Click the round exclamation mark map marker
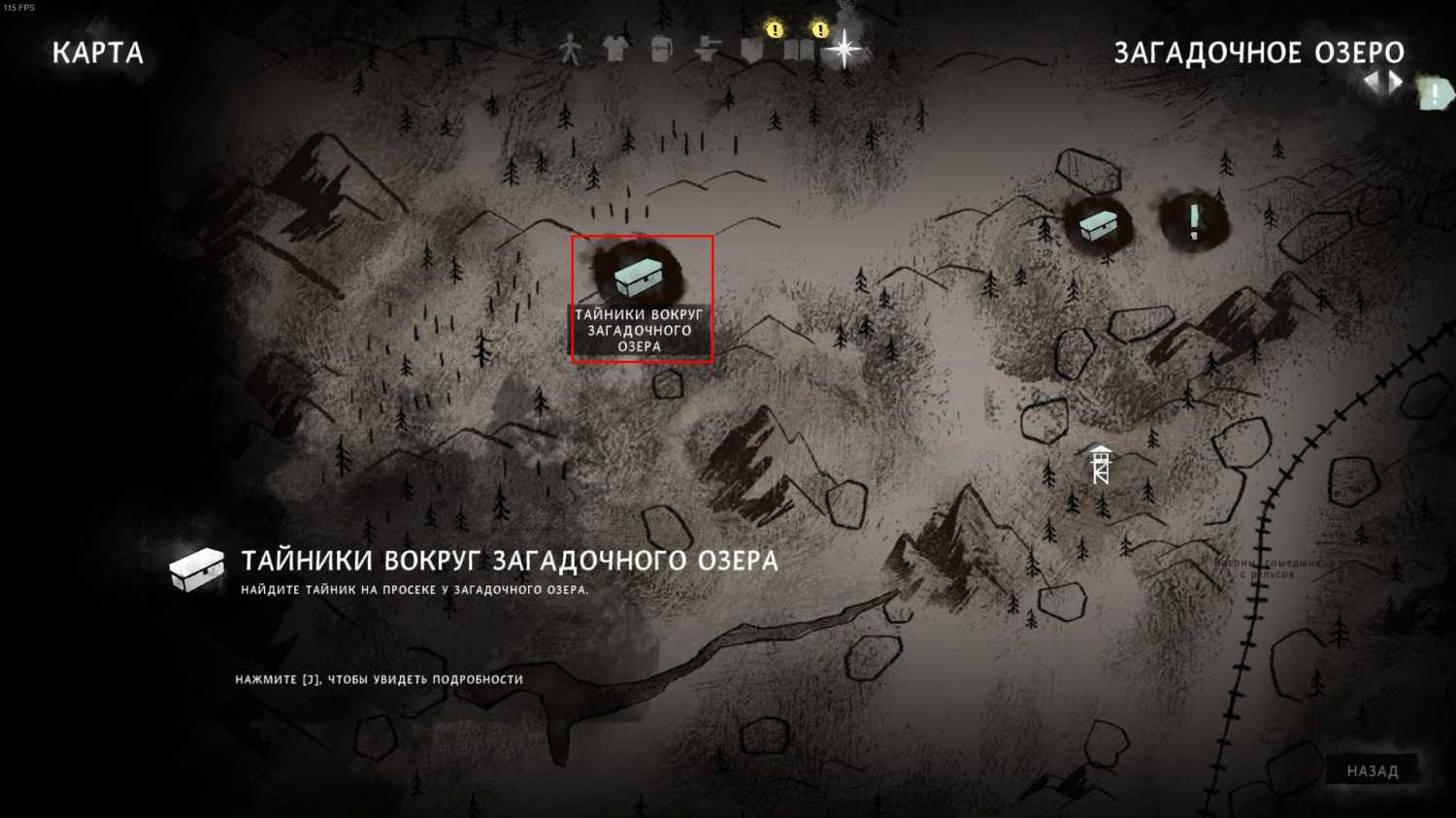Image resolution: width=1456 pixels, height=818 pixels. click(x=1194, y=222)
